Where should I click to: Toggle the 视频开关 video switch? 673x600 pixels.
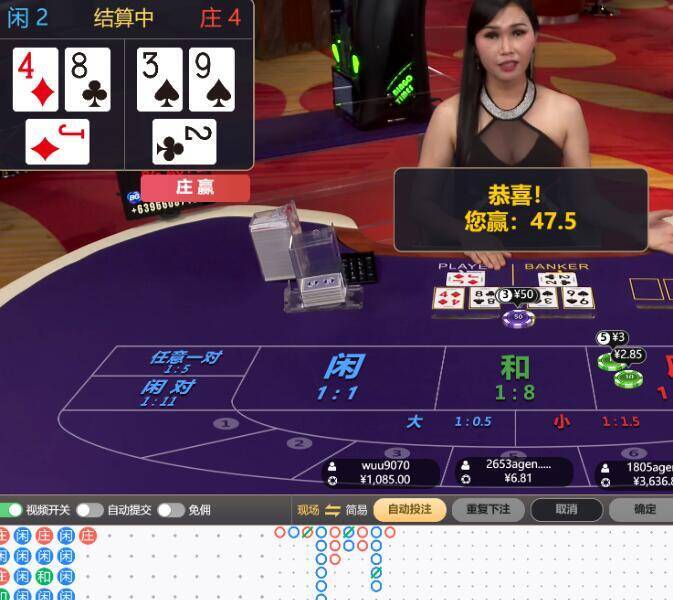click(10, 510)
